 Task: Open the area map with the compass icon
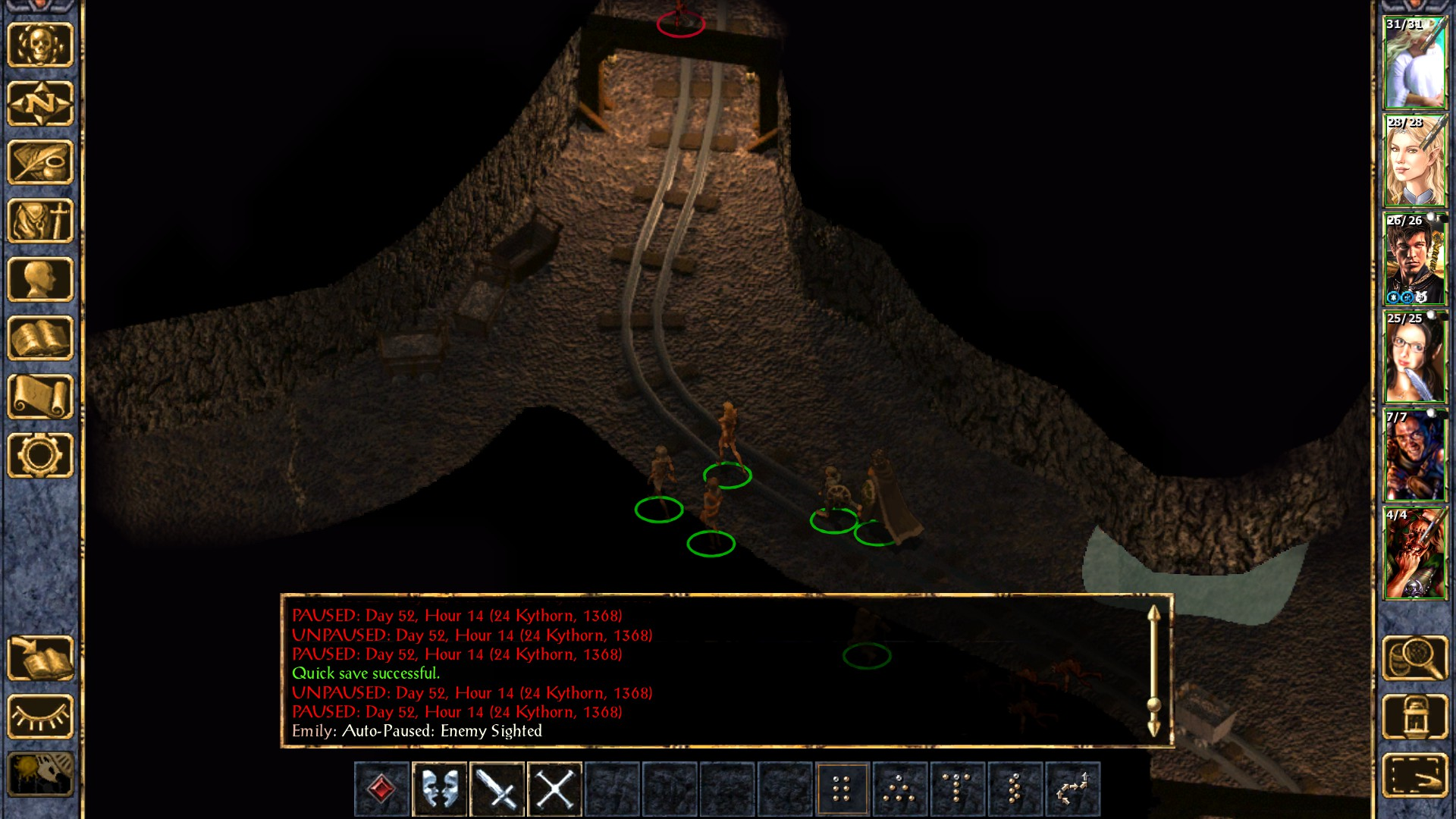(40, 103)
